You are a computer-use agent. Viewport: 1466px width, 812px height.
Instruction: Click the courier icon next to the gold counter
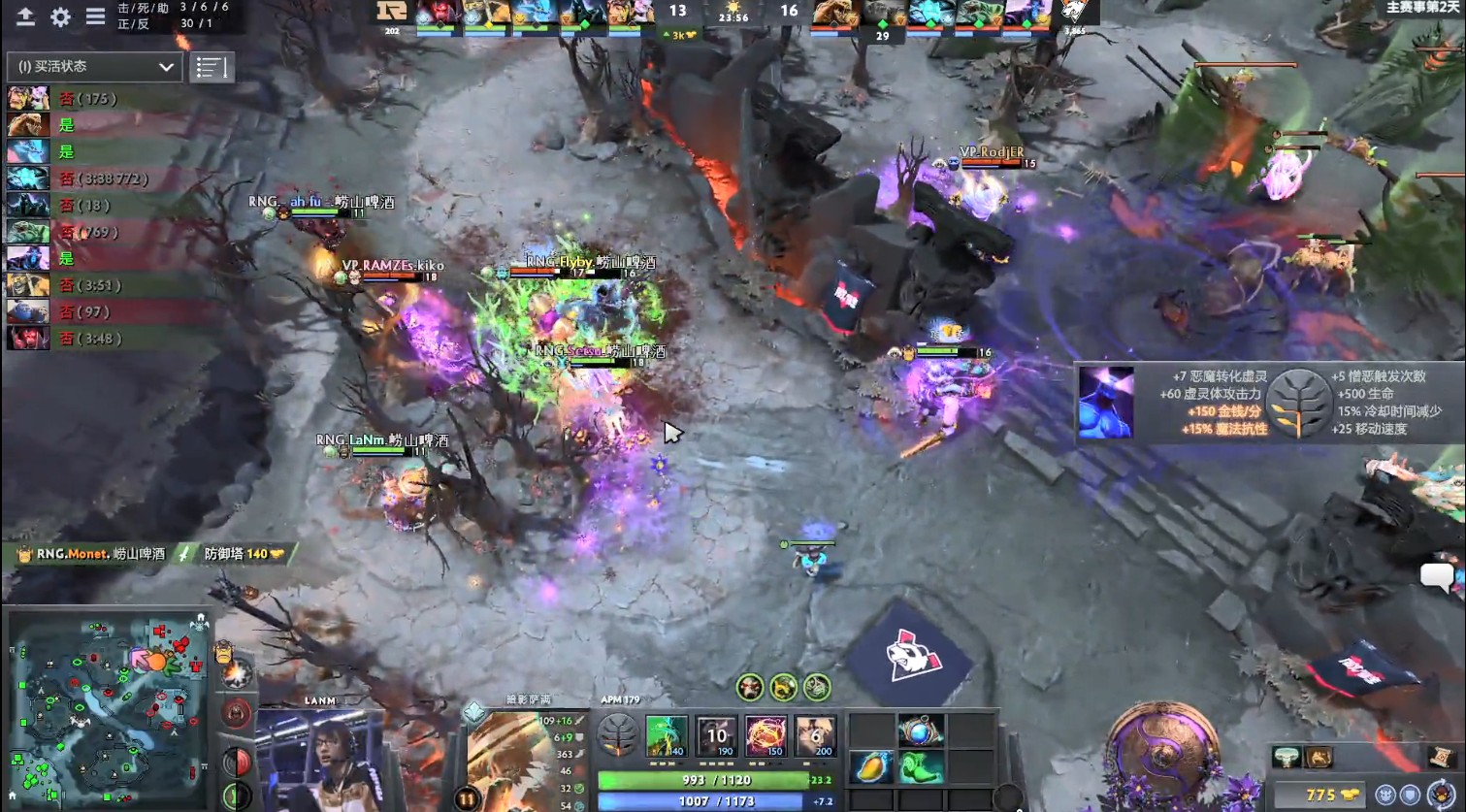coord(1440,794)
